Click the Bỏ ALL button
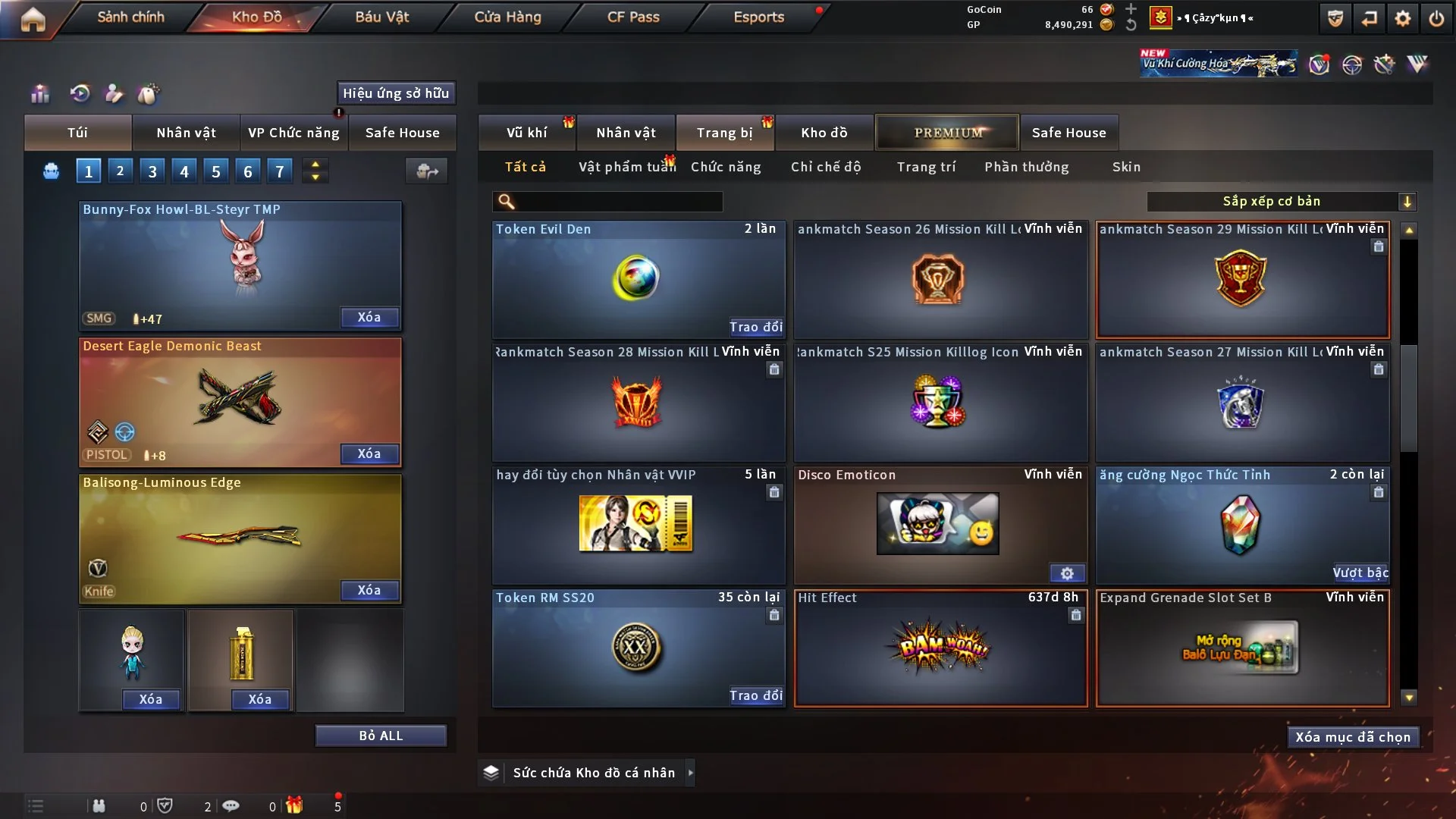 (x=381, y=736)
